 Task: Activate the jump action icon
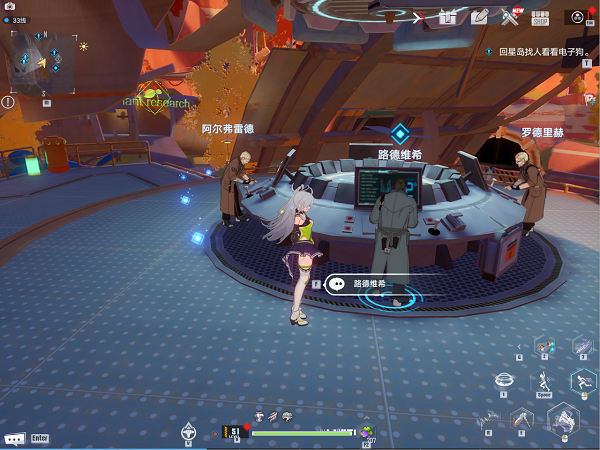pos(544,379)
